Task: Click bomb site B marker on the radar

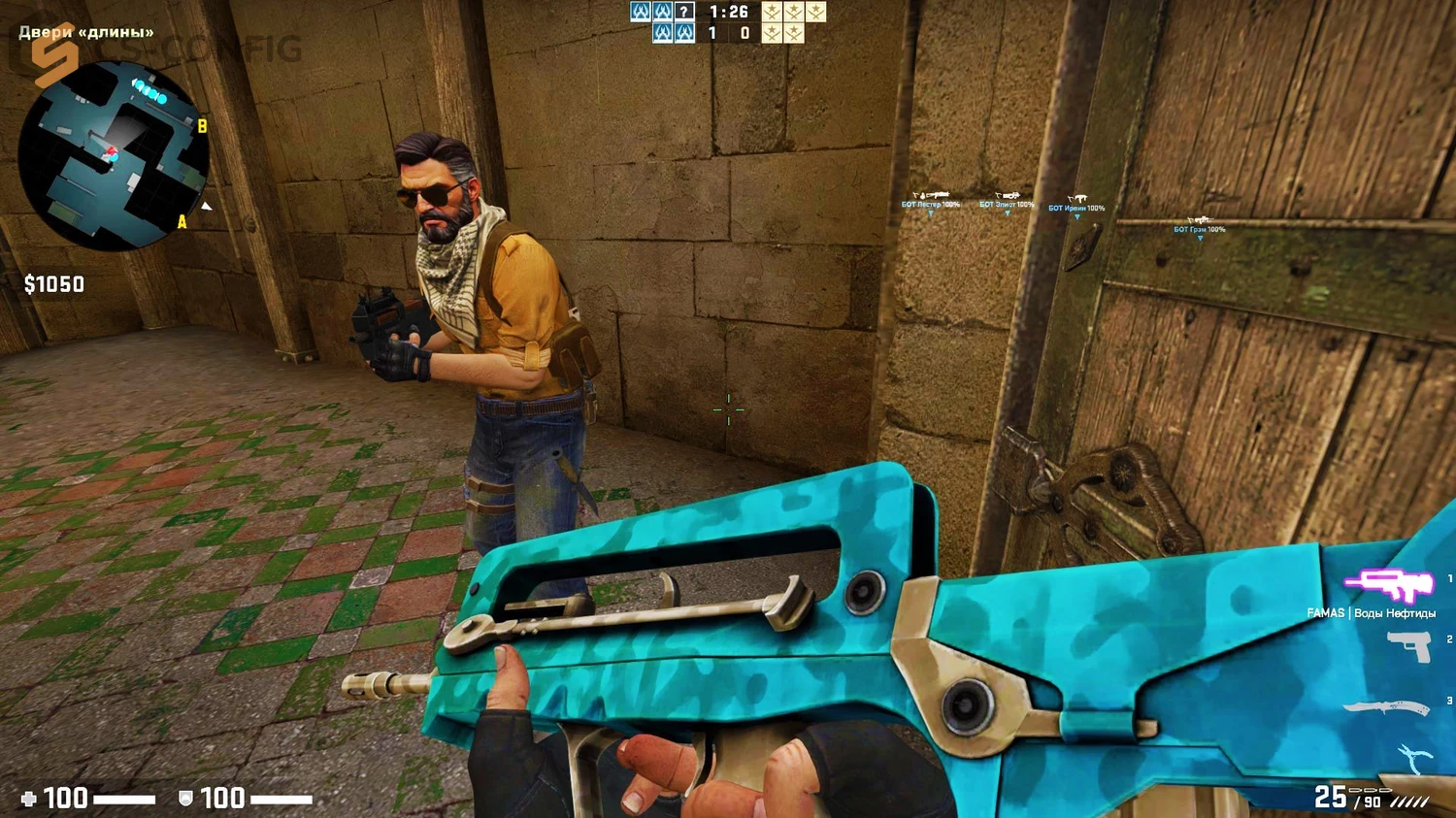Action: coord(203,124)
